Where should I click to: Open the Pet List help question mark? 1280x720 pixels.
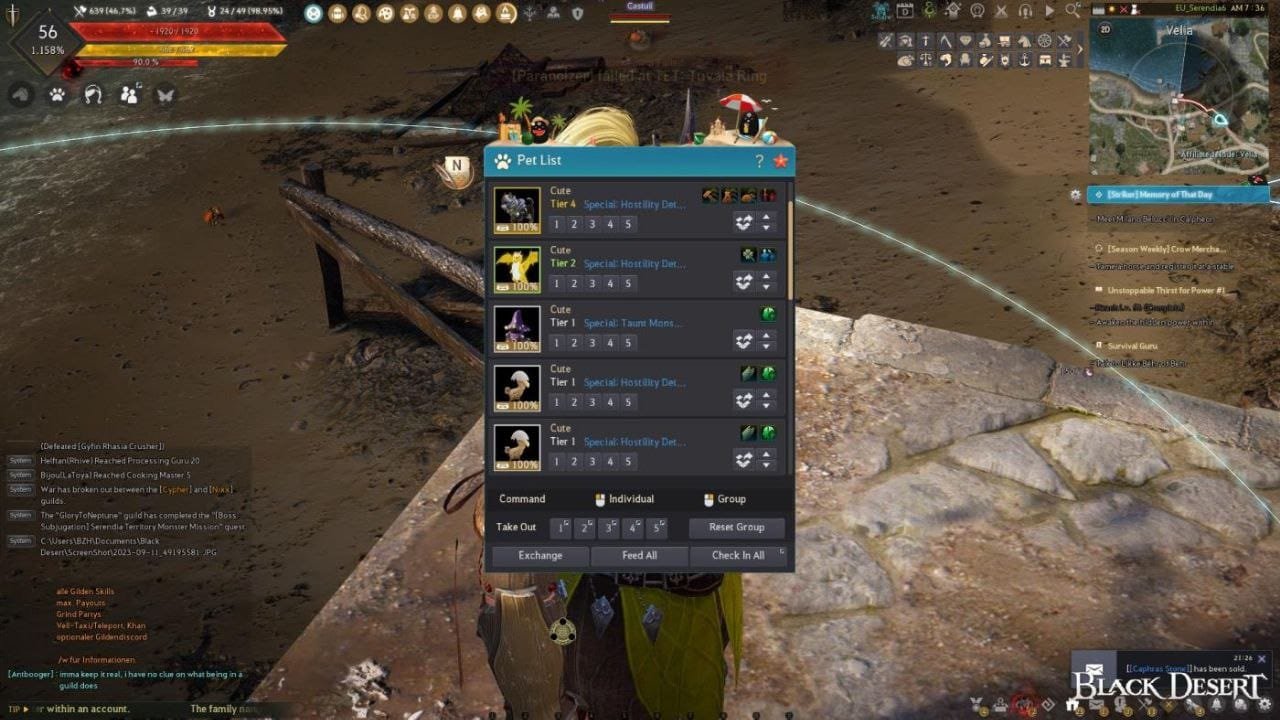[x=759, y=161]
